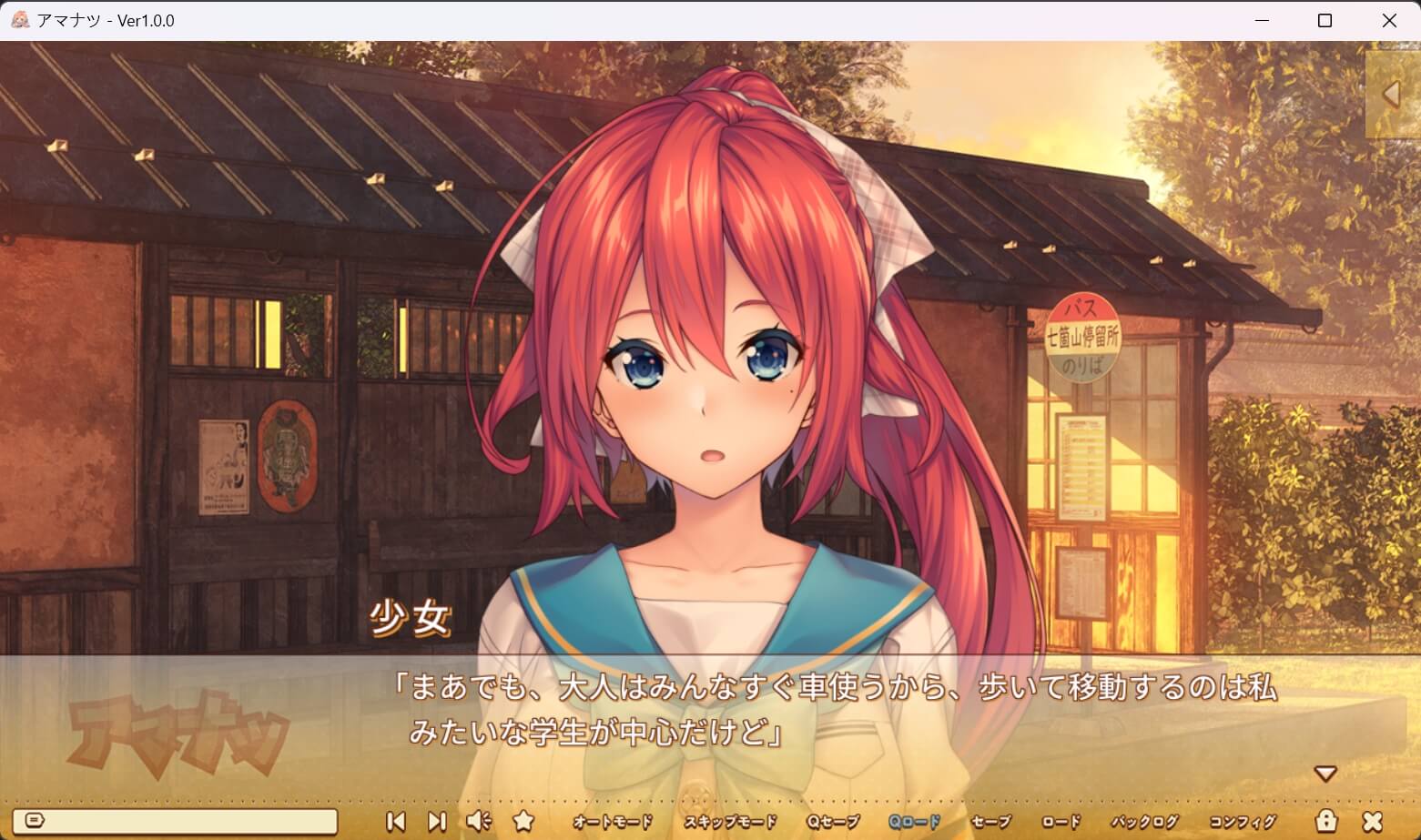
Task: Click セーブ to save your game
Action: [x=993, y=821]
